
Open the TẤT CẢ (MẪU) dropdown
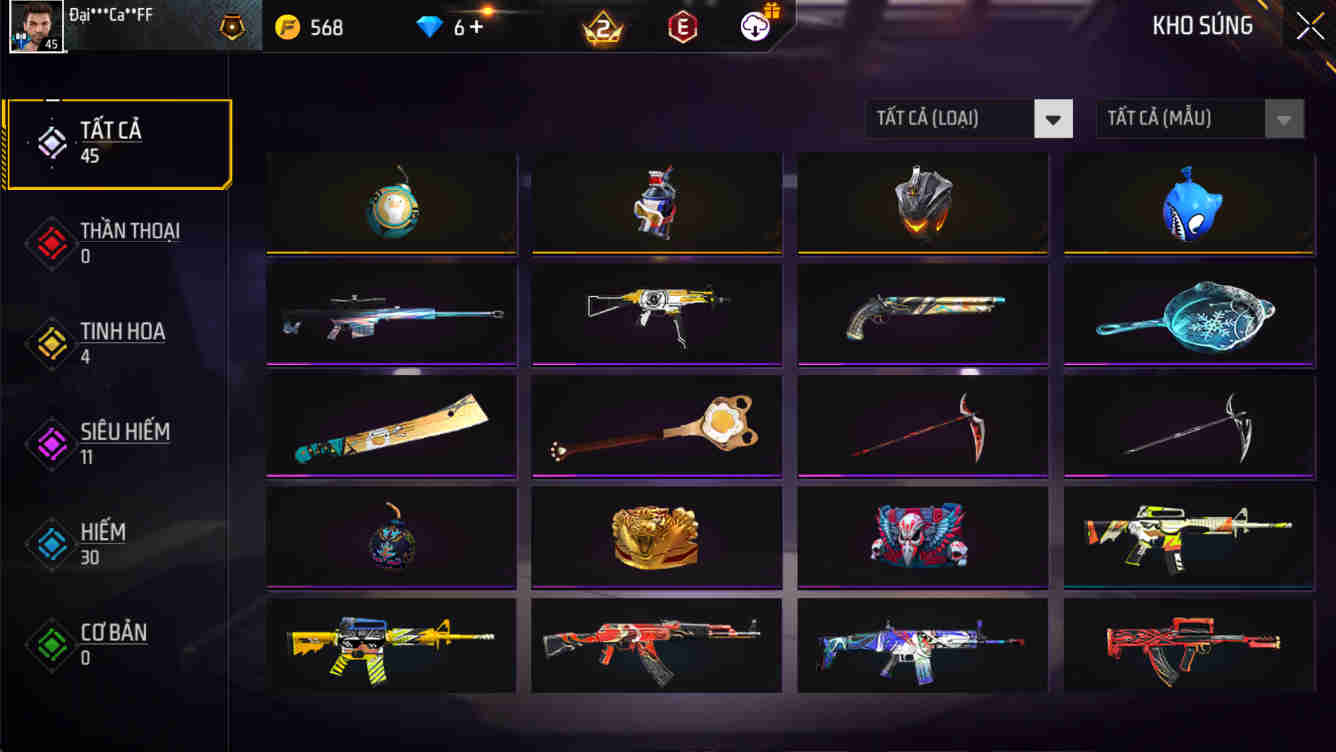pyautogui.click(x=1180, y=118)
